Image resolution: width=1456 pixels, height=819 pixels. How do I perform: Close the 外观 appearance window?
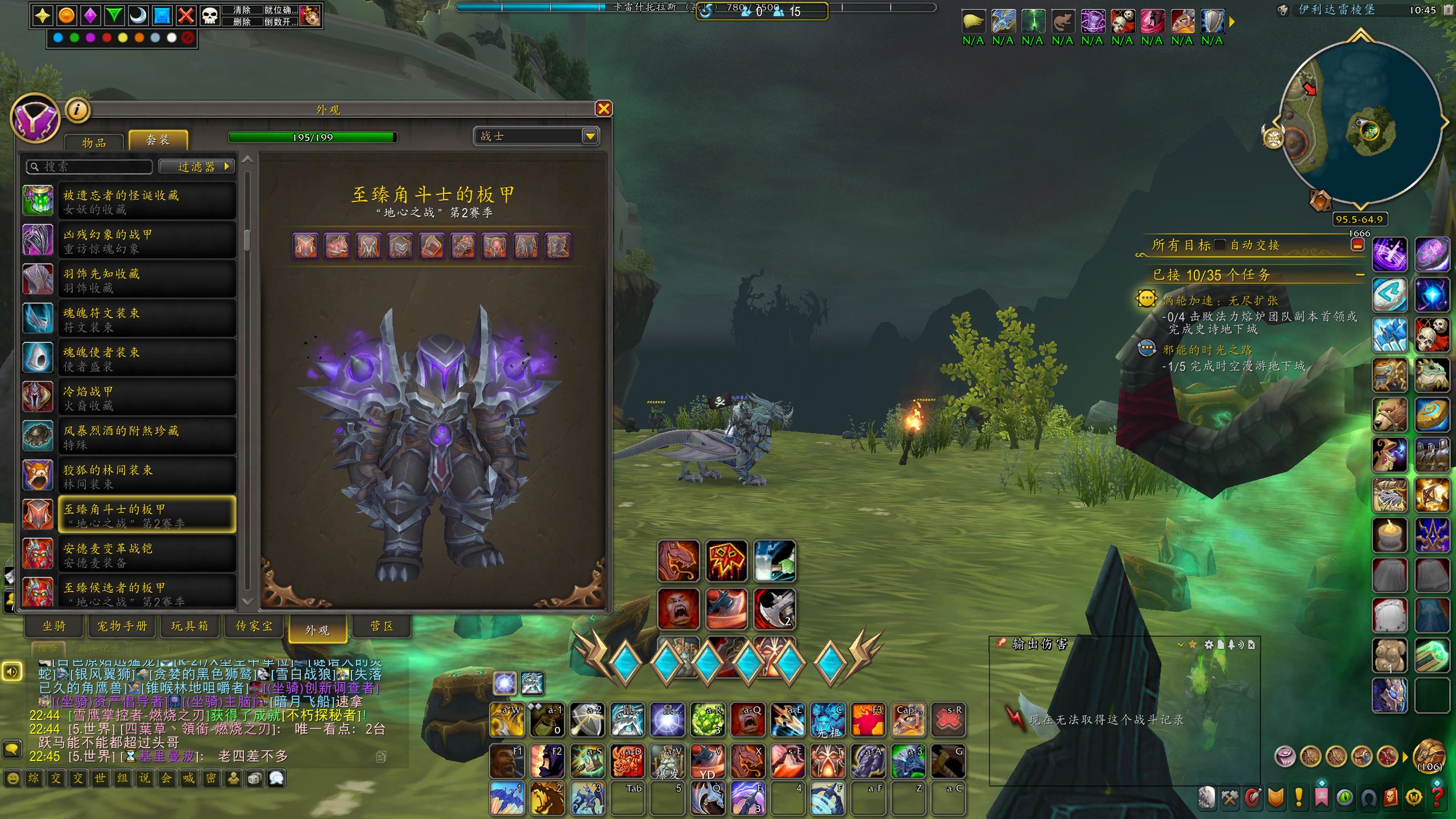tap(603, 109)
